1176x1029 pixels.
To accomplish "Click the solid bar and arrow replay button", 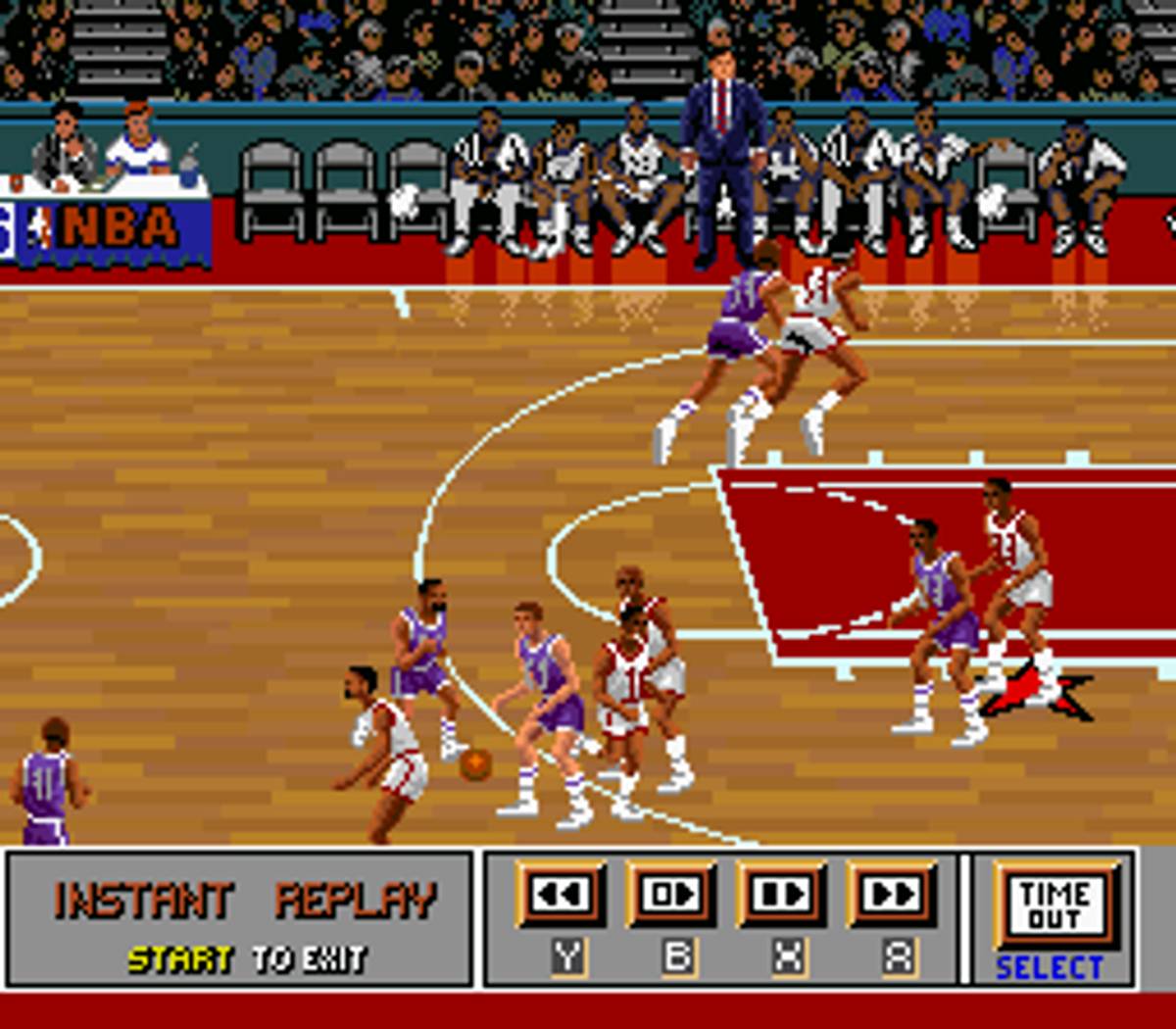I will pyautogui.click(x=783, y=893).
